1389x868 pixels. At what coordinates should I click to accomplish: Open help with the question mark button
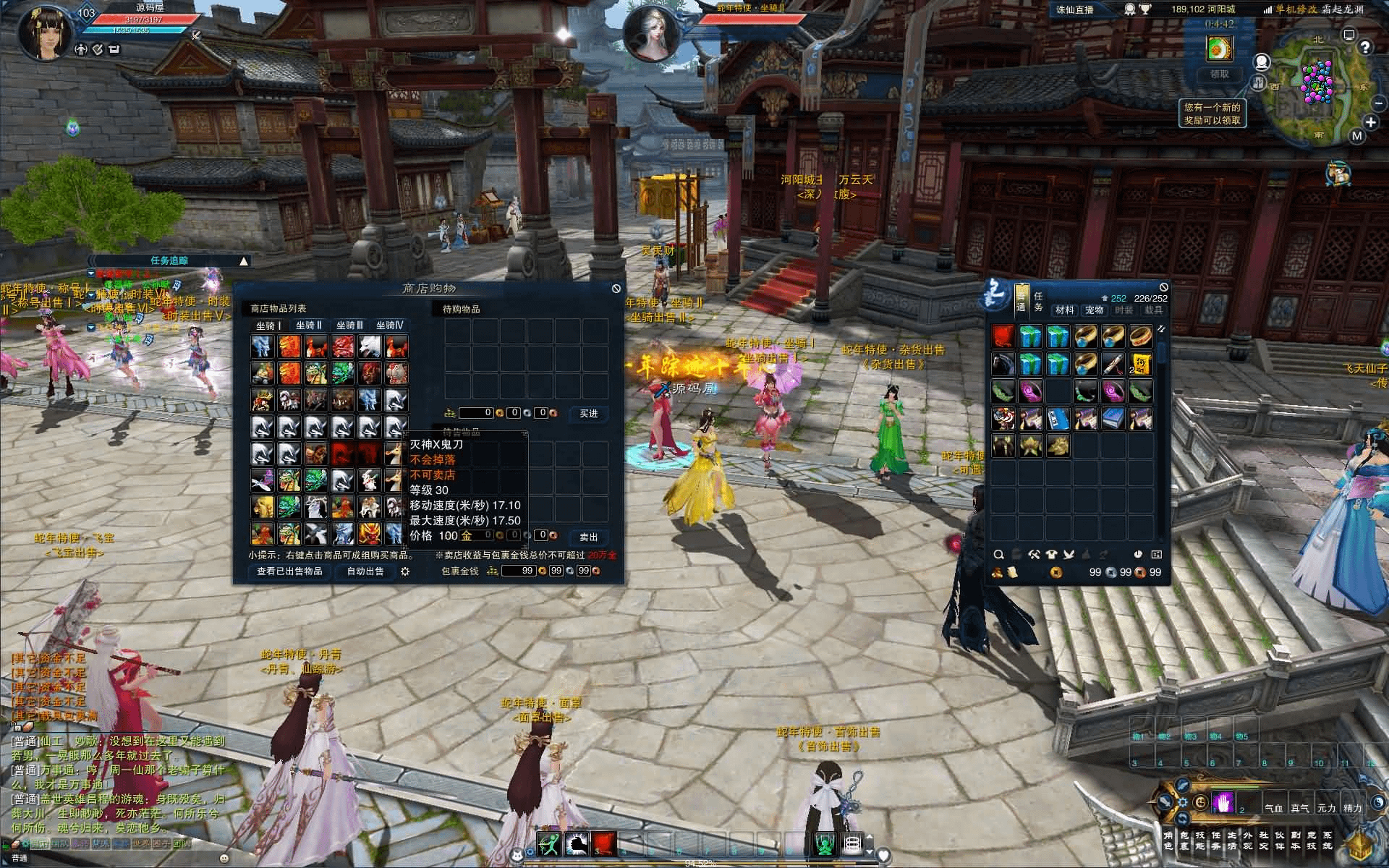(x=1365, y=48)
